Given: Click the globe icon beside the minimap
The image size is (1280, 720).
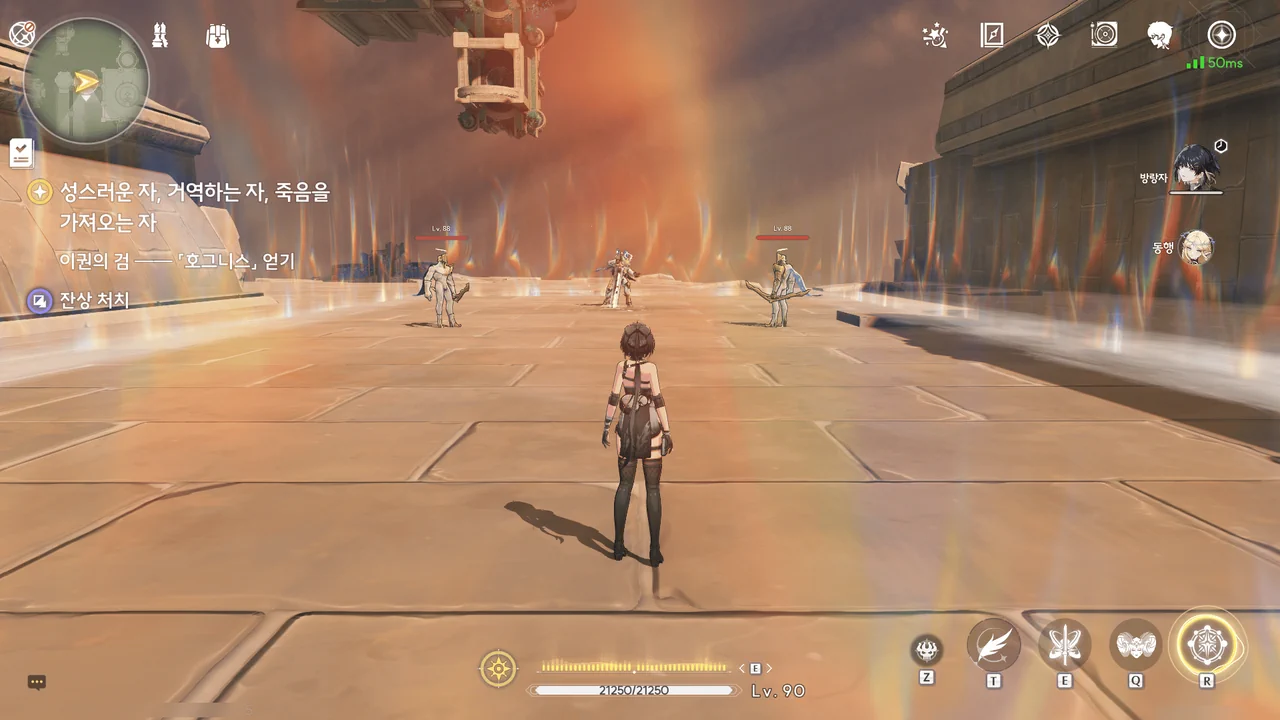Looking at the screenshot, I should pos(22,34).
